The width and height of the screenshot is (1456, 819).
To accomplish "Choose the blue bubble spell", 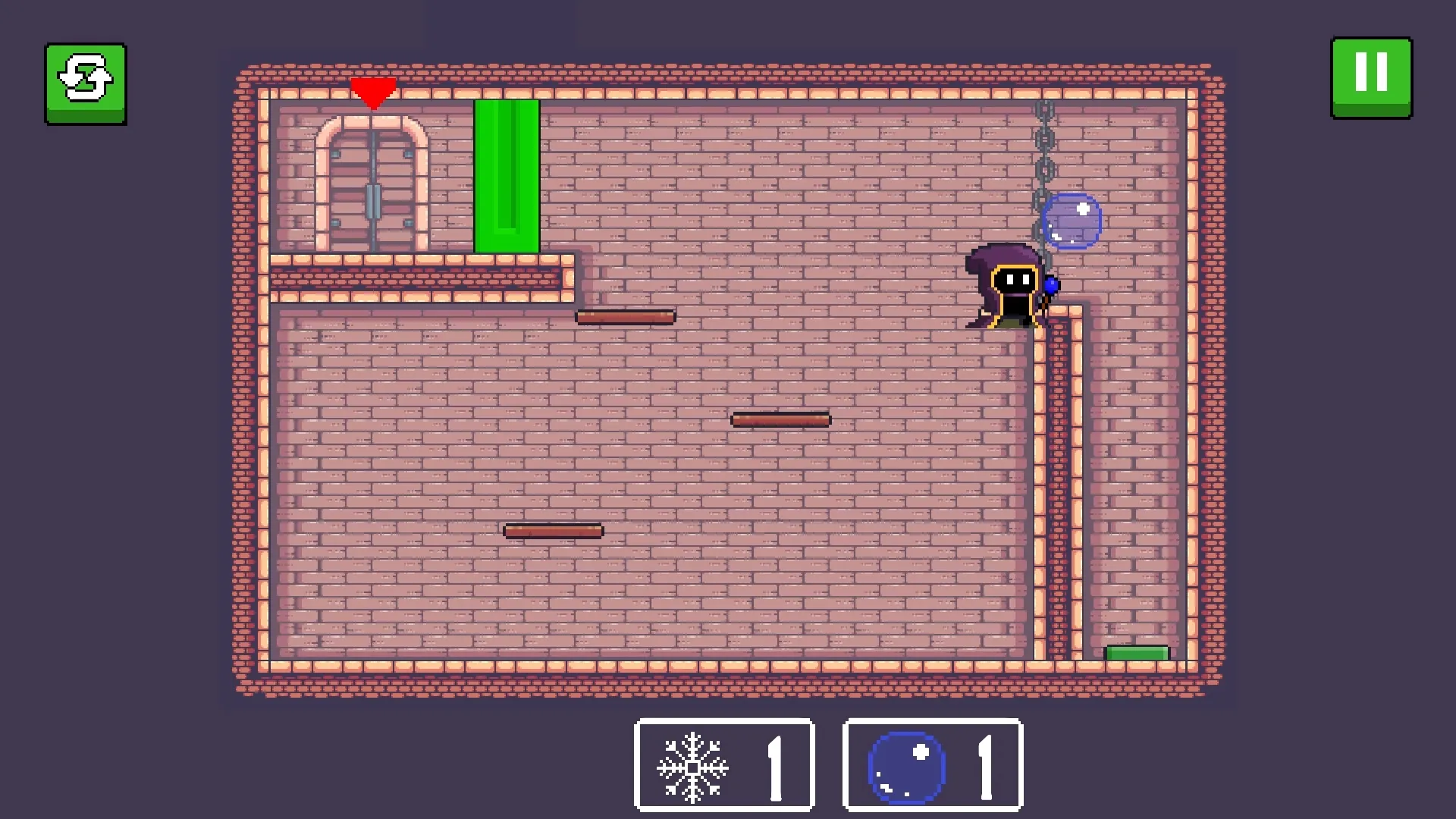I will click(x=932, y=764).
